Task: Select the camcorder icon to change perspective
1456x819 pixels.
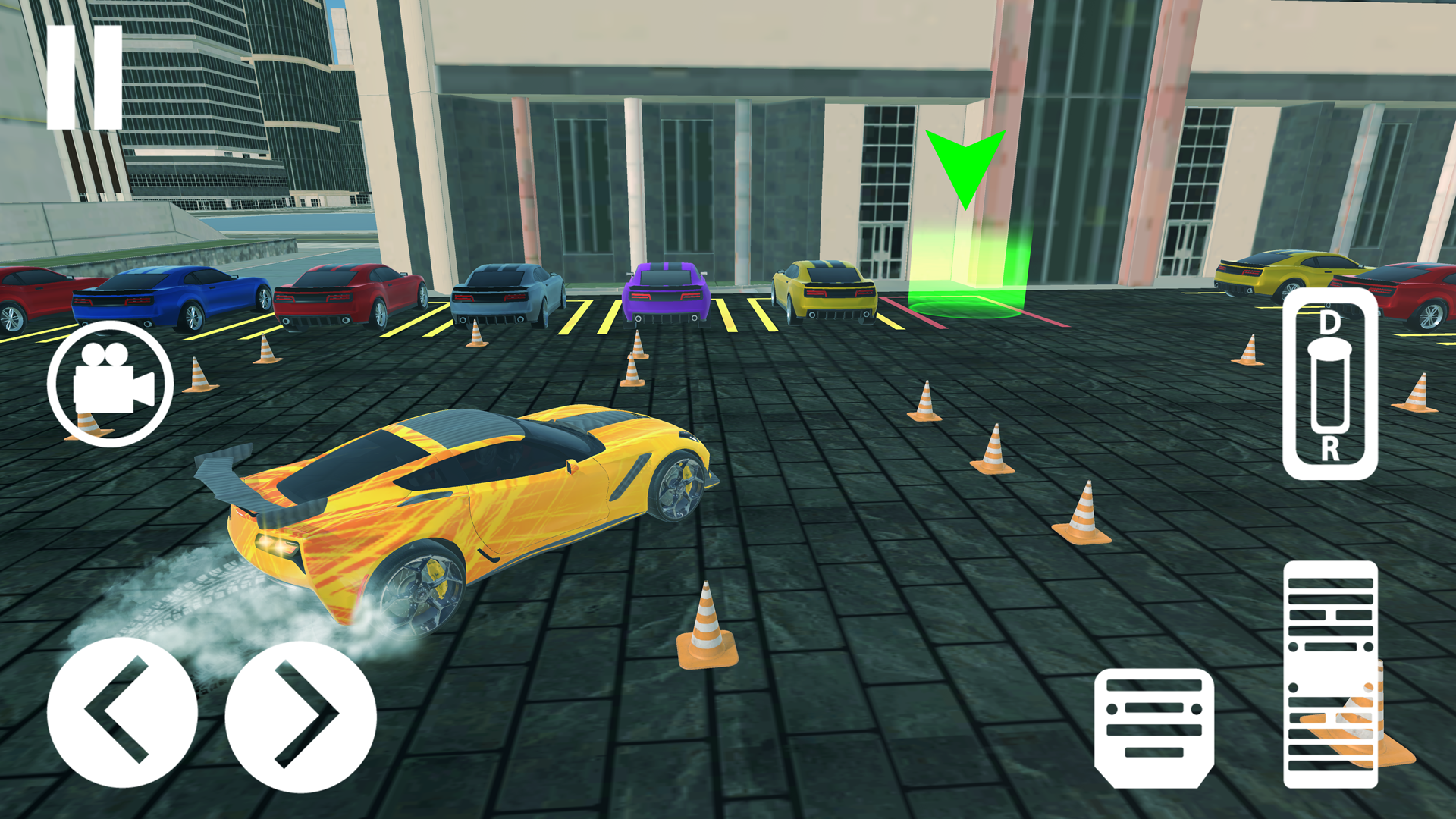Action: point(108,383)
